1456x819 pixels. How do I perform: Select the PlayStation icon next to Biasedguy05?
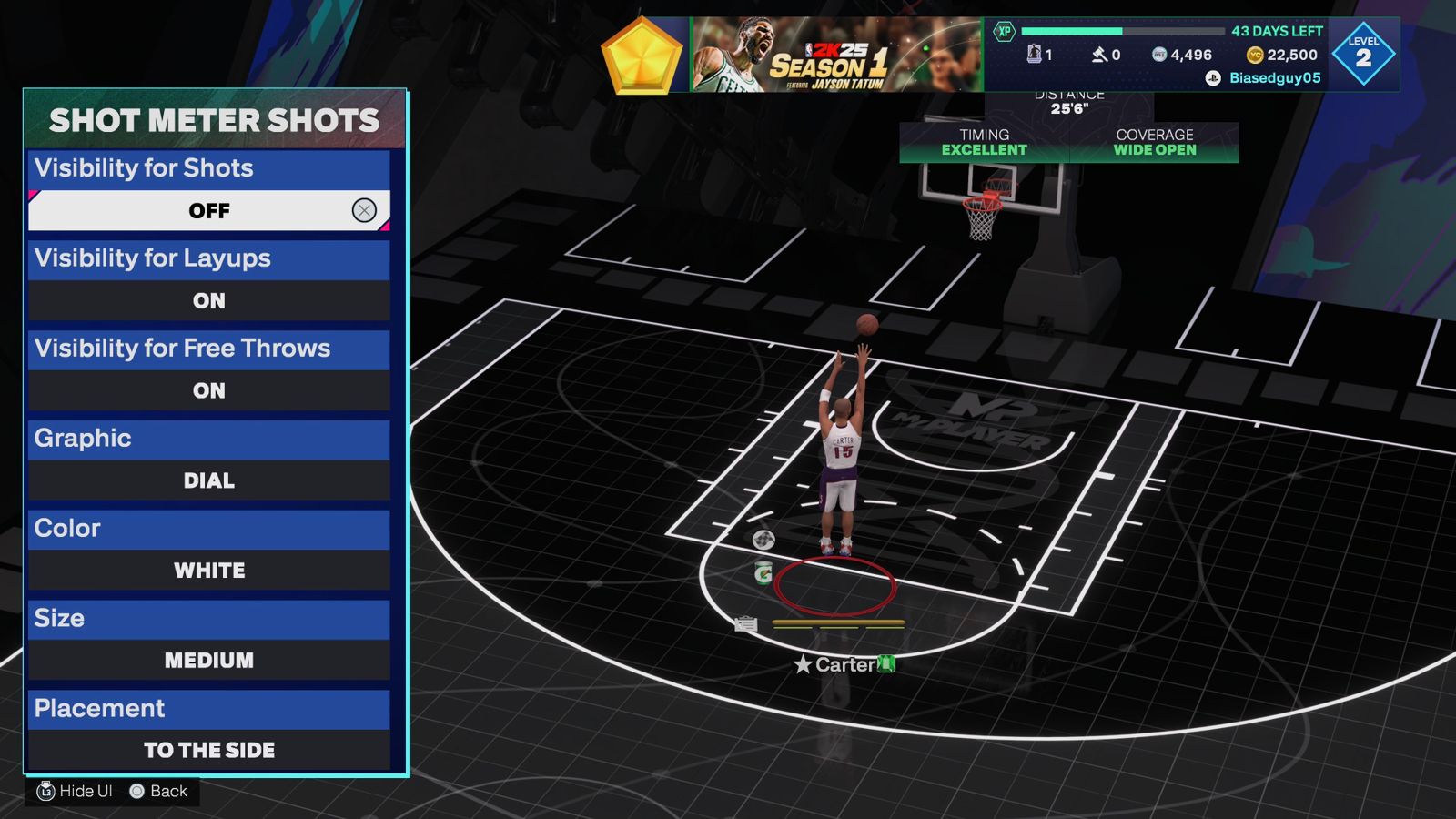tap(1211, 79)
